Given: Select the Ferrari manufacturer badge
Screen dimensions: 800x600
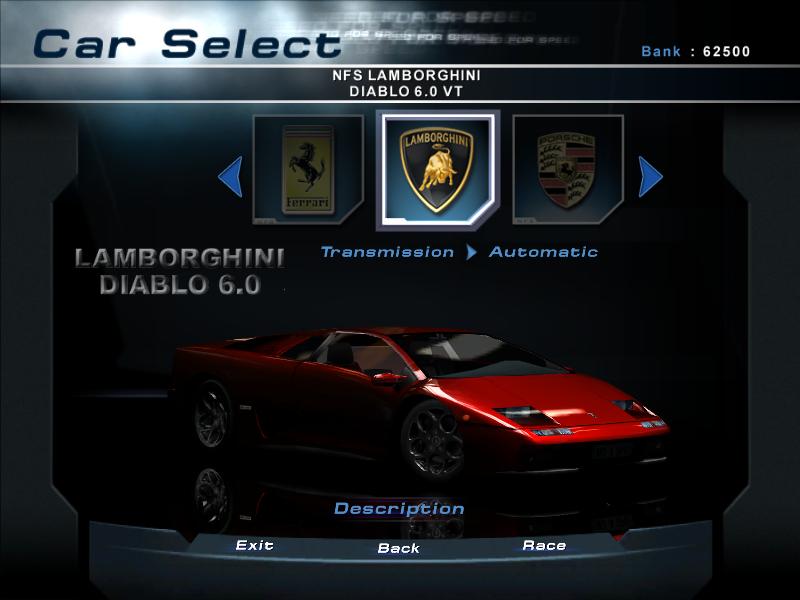Looking at the screenshot, I should [x=306, y=172].
